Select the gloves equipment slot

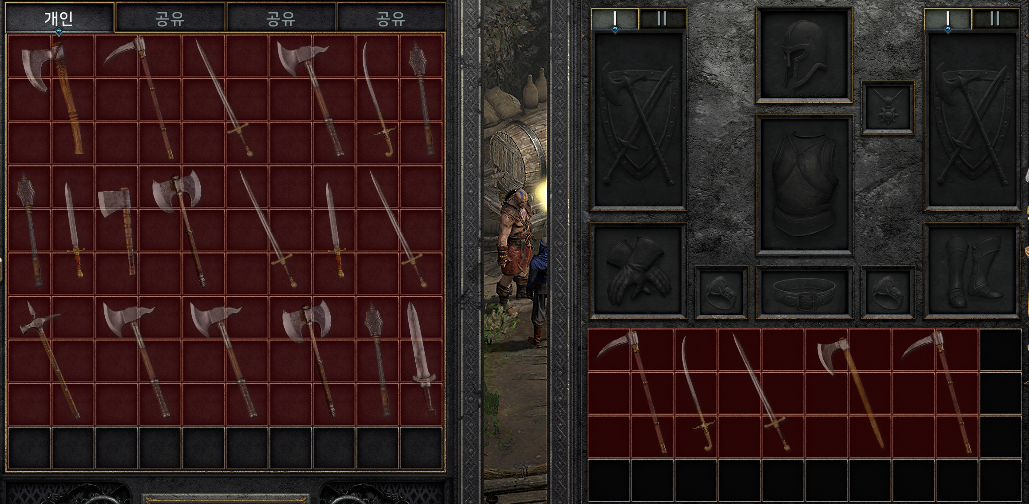click(638, 270)
